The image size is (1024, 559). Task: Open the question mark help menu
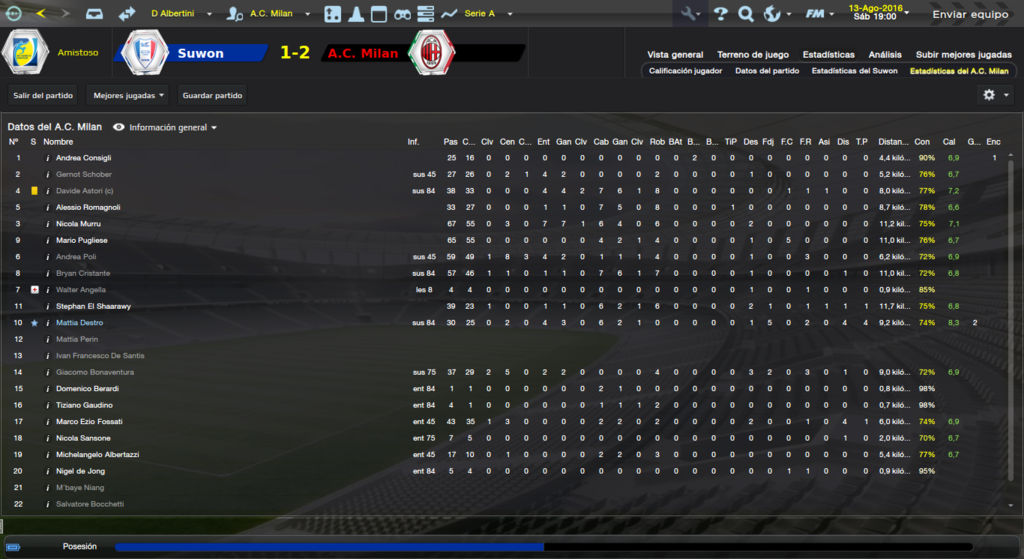[x=722, y=14]
